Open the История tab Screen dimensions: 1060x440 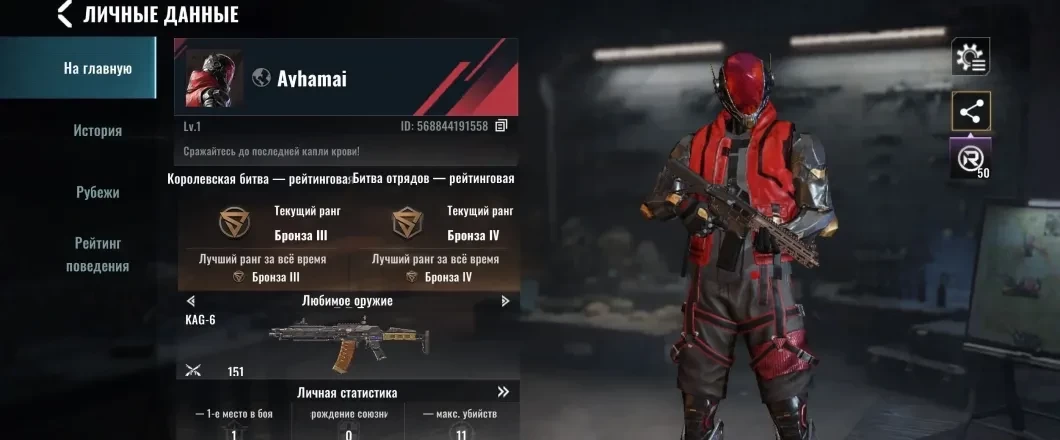coord(97,130)
